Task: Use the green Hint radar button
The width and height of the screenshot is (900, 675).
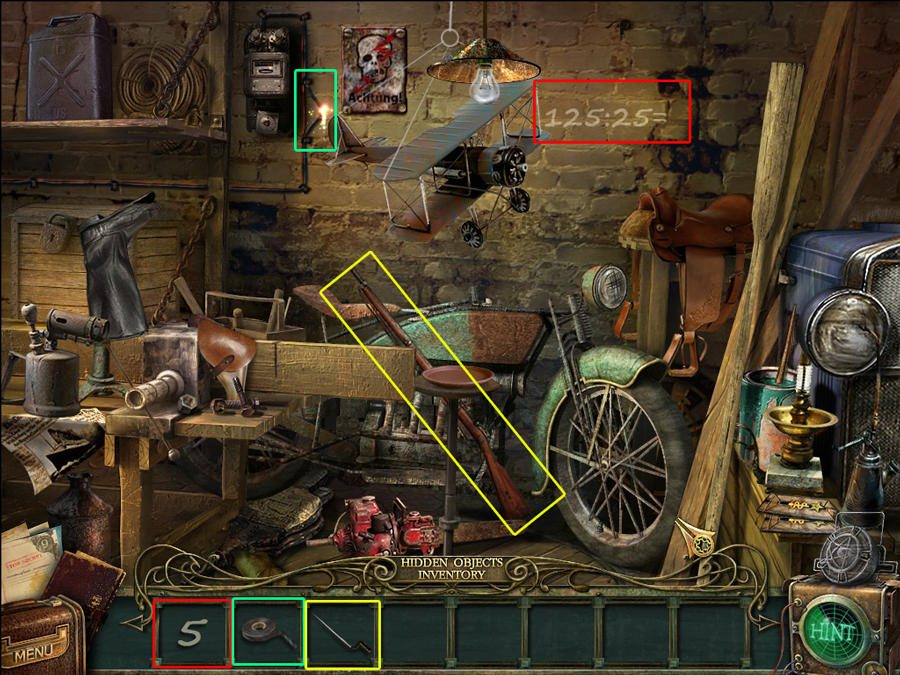Action: [833, 631]
